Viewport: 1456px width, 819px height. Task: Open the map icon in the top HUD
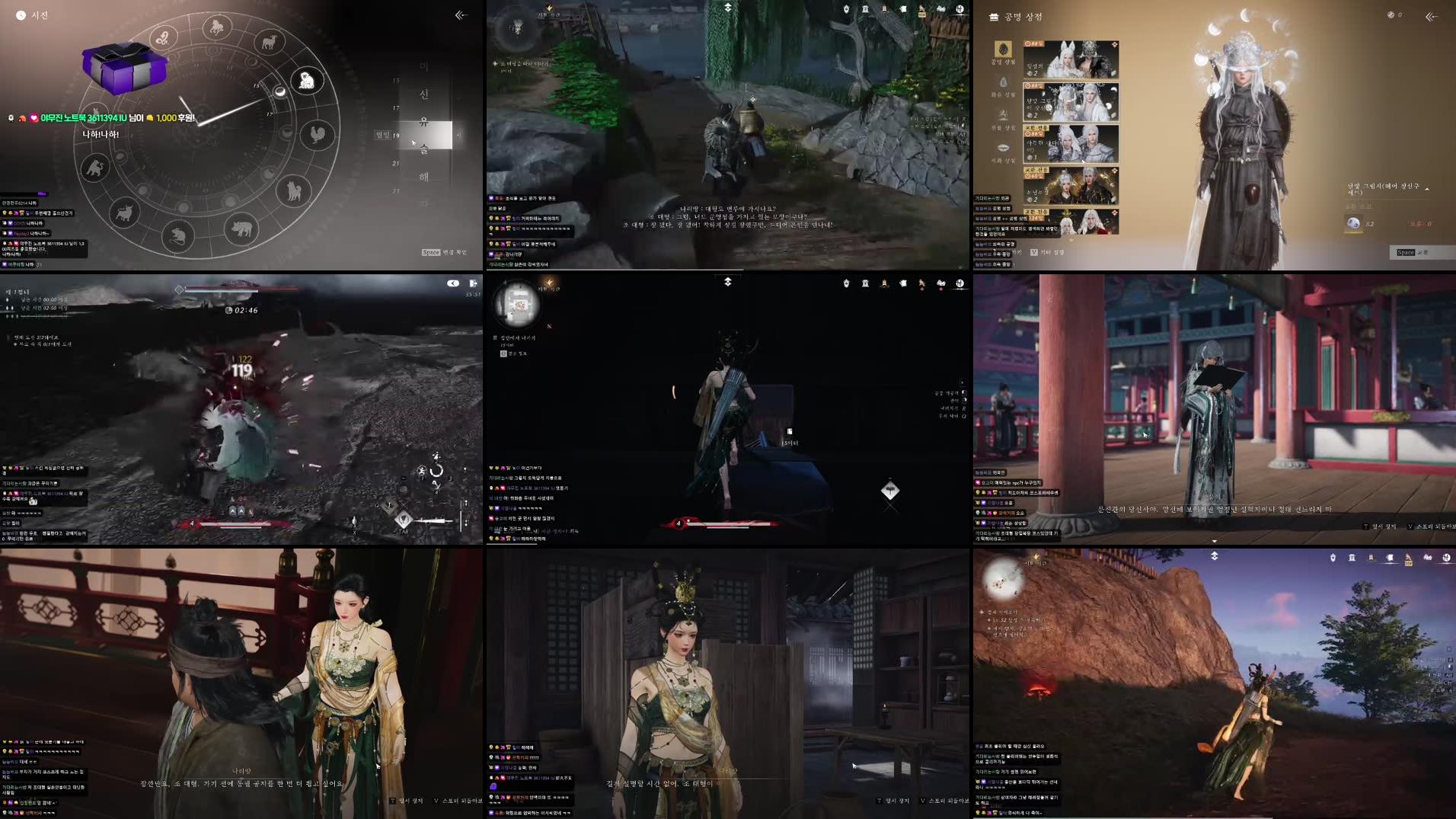point(959,9)
